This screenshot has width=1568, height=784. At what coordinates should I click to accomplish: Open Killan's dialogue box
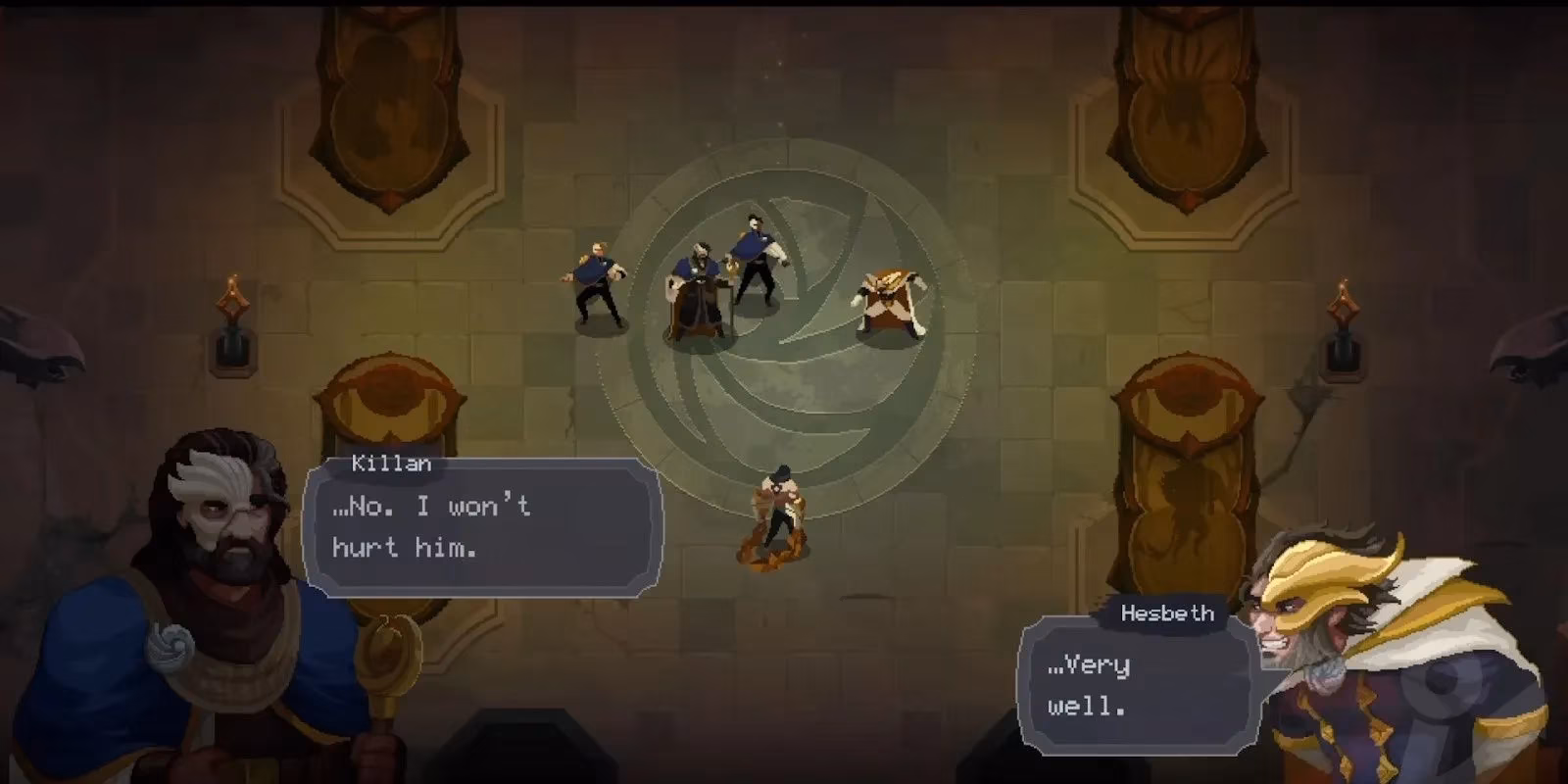tap(480, 529)
